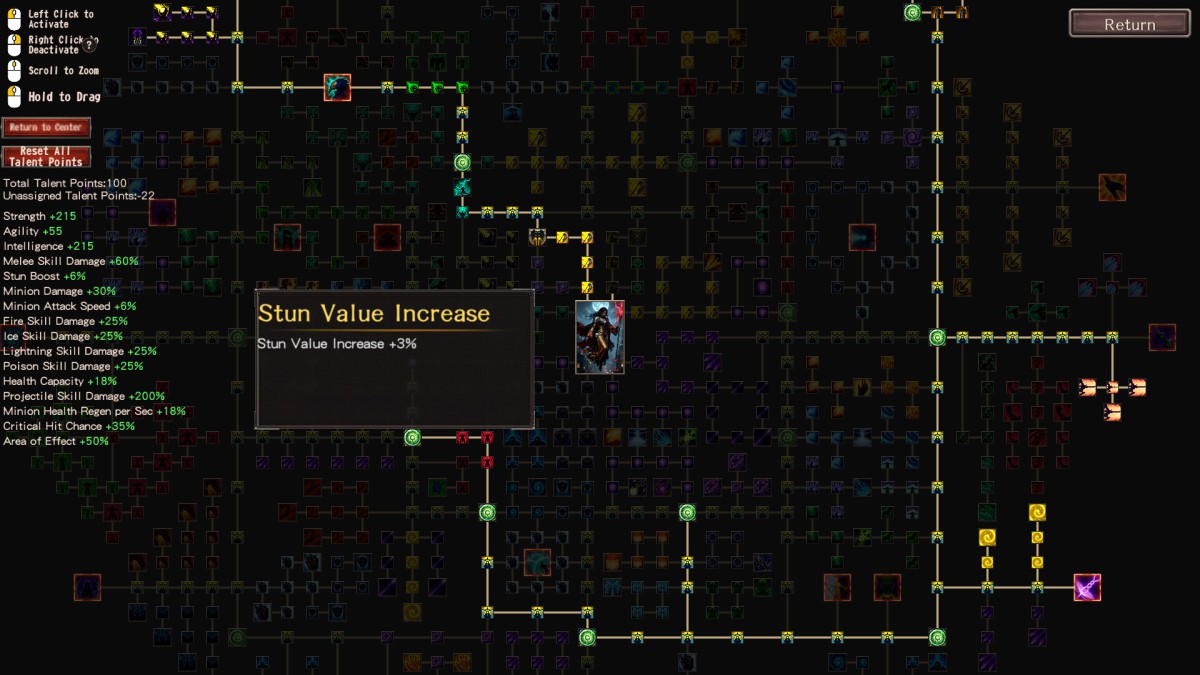Choose the double-bladed axe talent node
Image resolution: width=1200 pixels, height=675 pixels.
coord(537,237)
